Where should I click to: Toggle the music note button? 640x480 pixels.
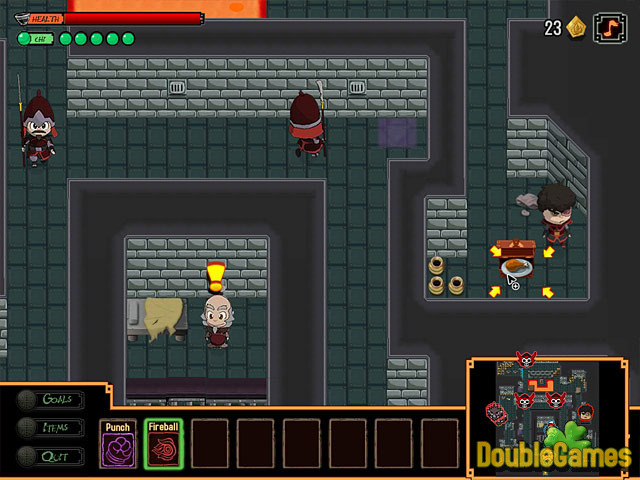[x=608, y=28]
